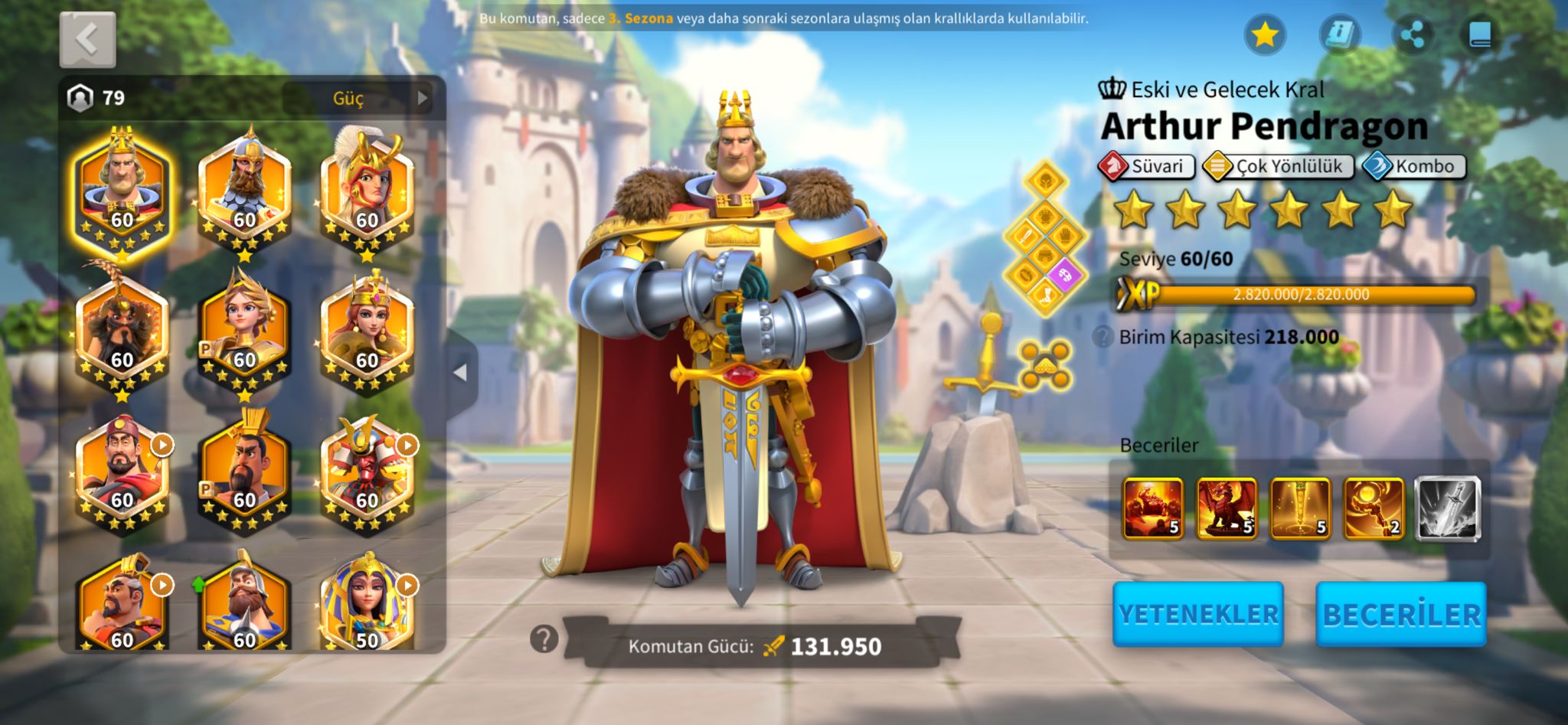1568x725 pixels.
Task: Open the BECERİLER skills screen
Action: point(1400,614)
